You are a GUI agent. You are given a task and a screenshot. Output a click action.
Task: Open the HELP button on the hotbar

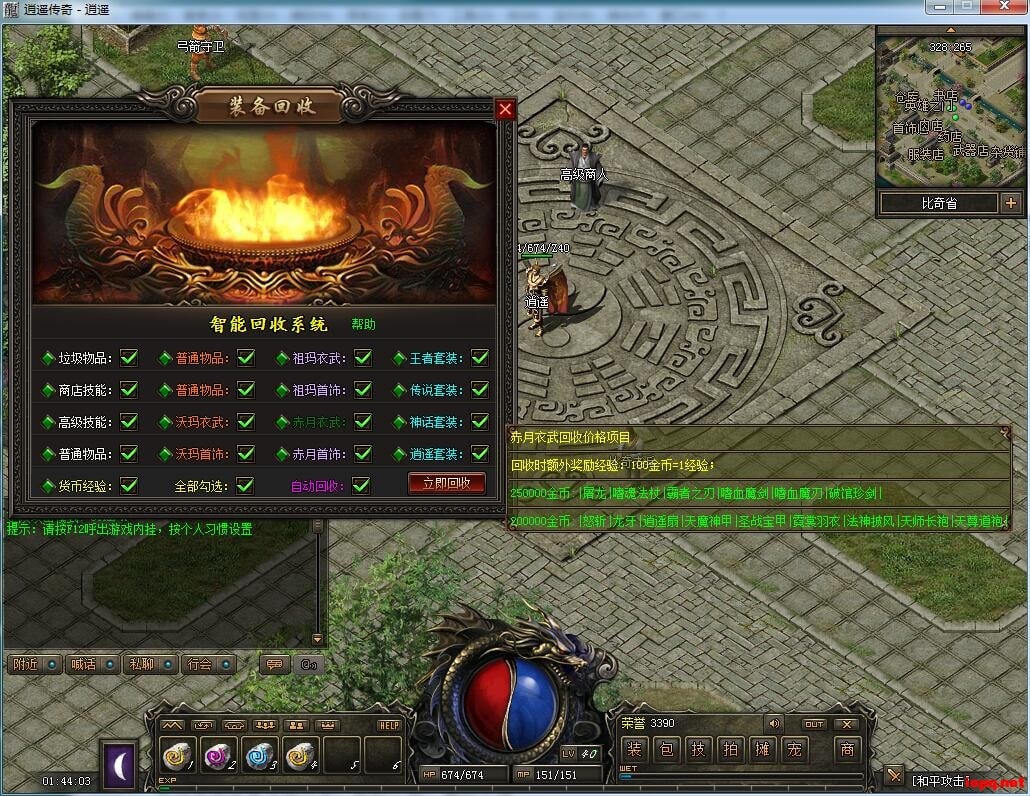tap(389, 725)
